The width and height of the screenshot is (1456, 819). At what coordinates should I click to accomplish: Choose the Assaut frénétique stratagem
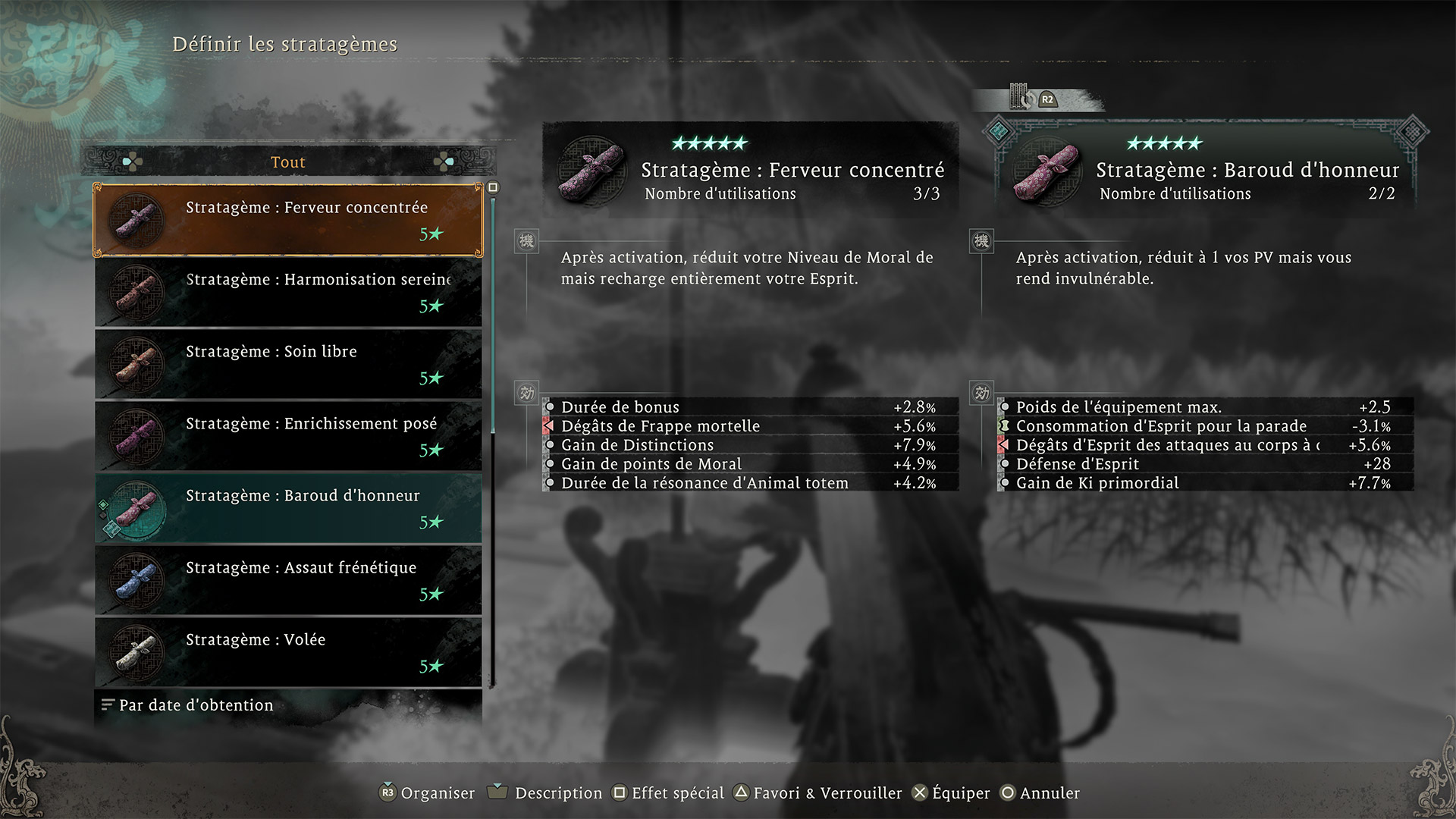click(x=288, y=580)
